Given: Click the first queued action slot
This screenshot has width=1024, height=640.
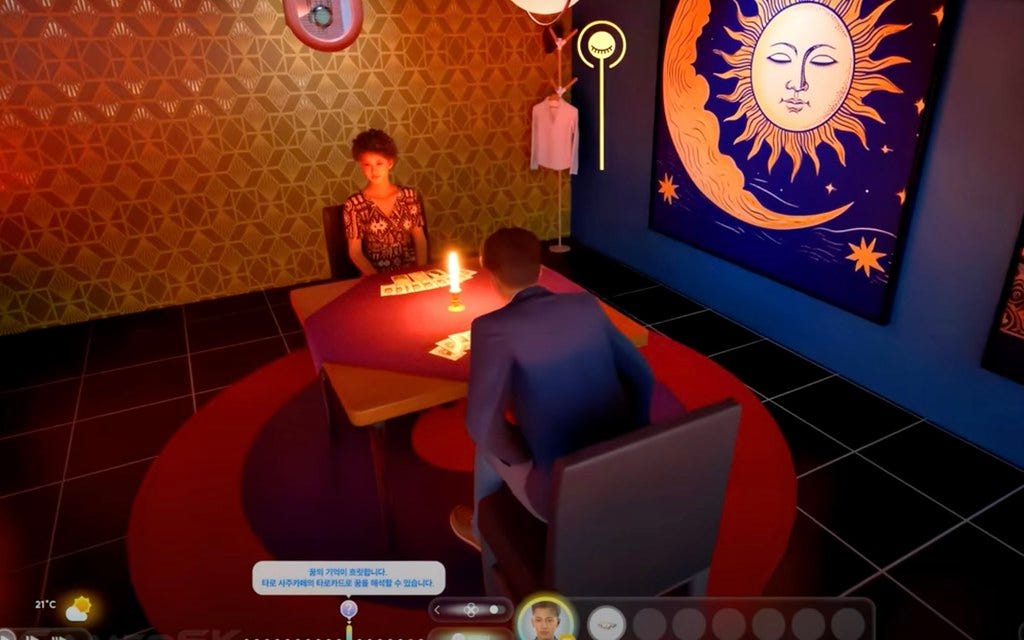Looking at the screenshot, I should [x=606, y=623].
